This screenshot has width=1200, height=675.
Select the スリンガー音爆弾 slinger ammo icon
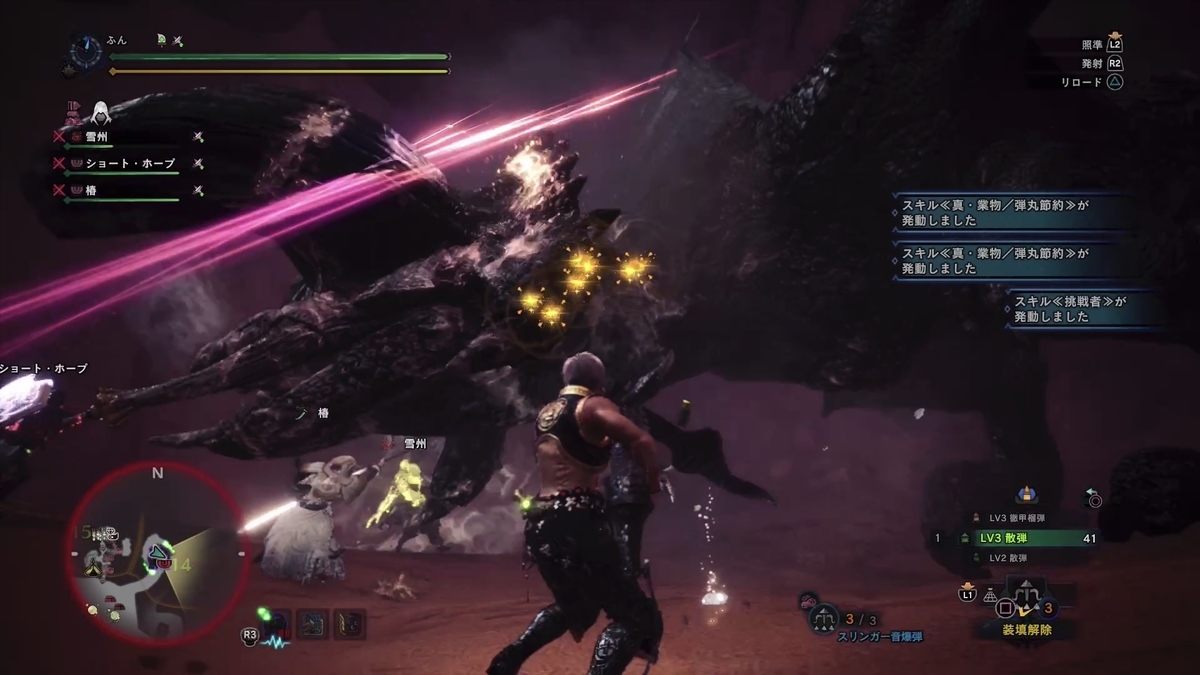coord(824,619)
